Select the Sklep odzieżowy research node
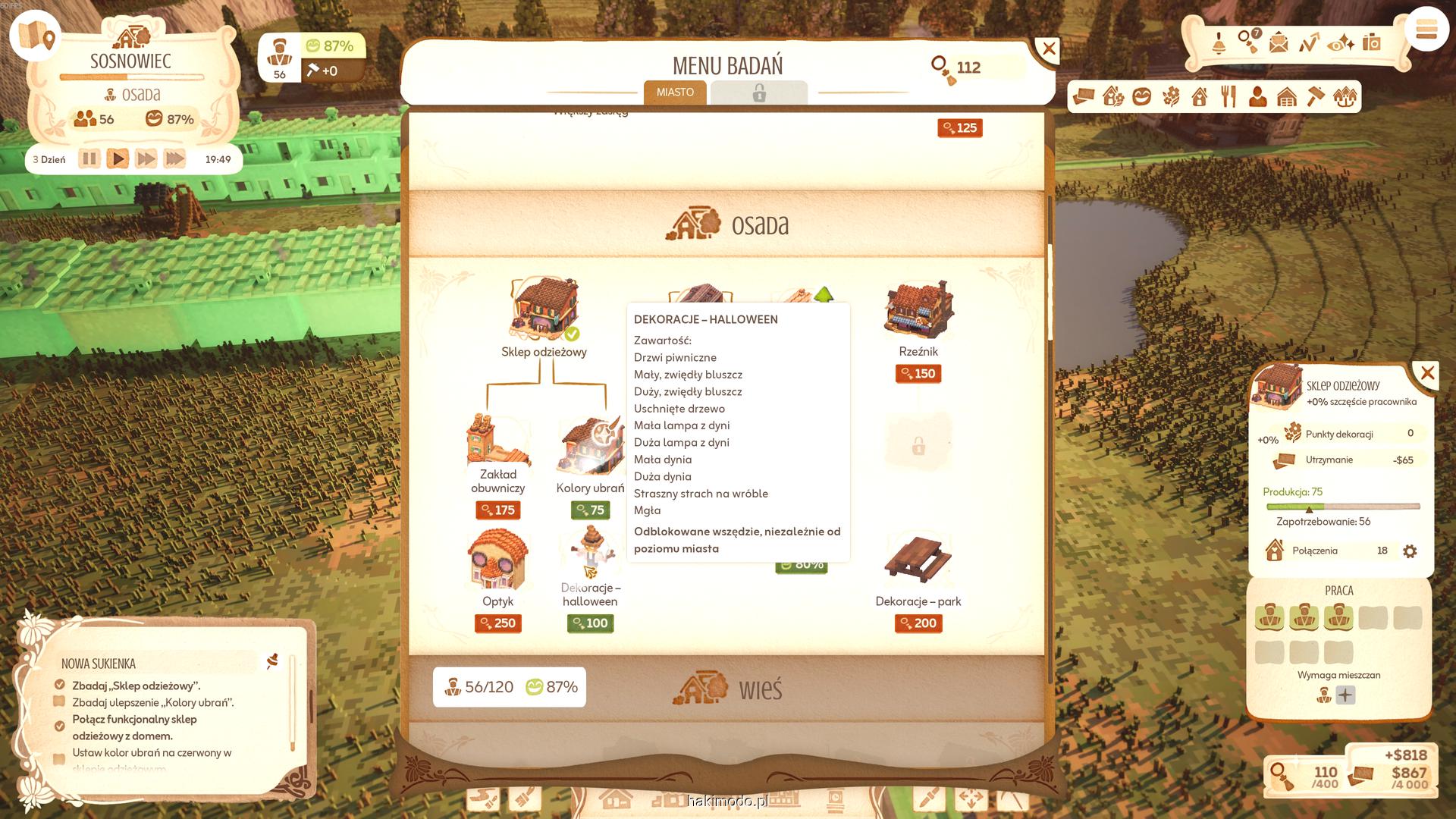Viewport: 1456px width, 819px height. 544,312
